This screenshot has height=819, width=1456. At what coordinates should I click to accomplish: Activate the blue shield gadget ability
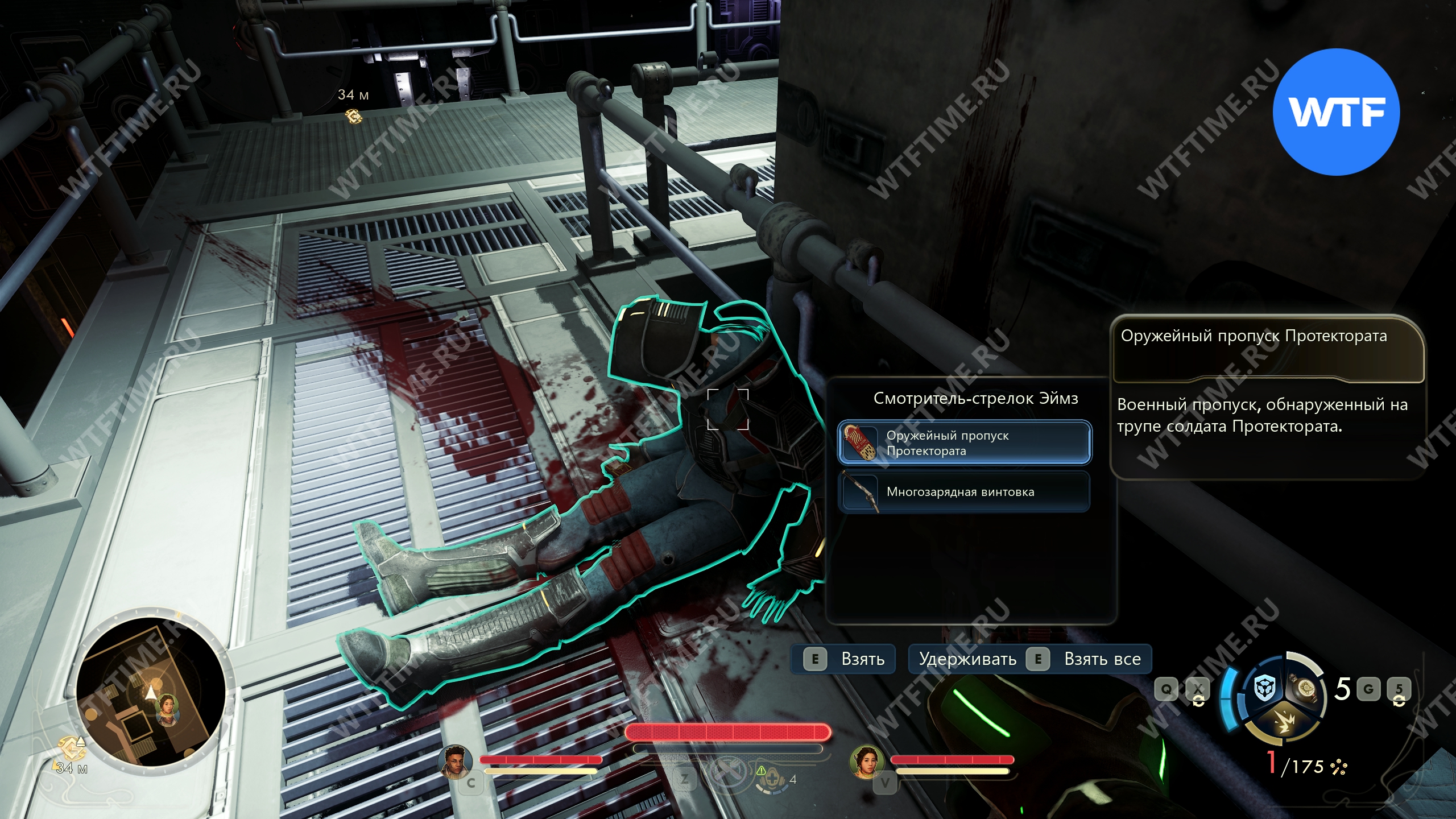click(1265, 689)
